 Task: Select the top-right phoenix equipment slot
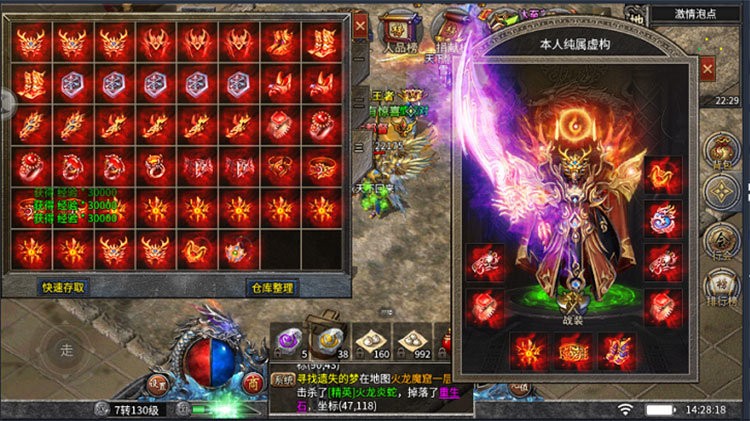coord(663,174)
